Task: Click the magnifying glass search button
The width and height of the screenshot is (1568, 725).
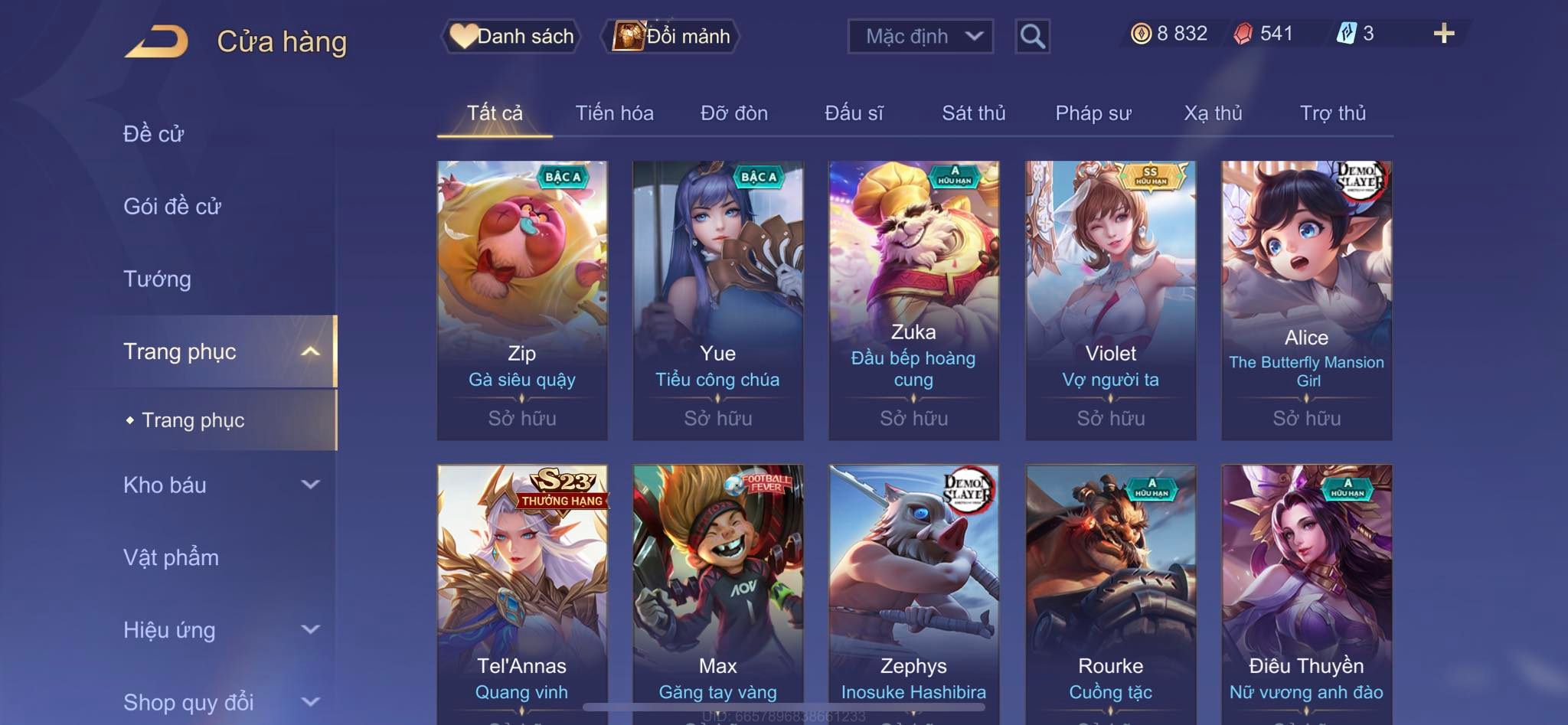Action: 1032,36
